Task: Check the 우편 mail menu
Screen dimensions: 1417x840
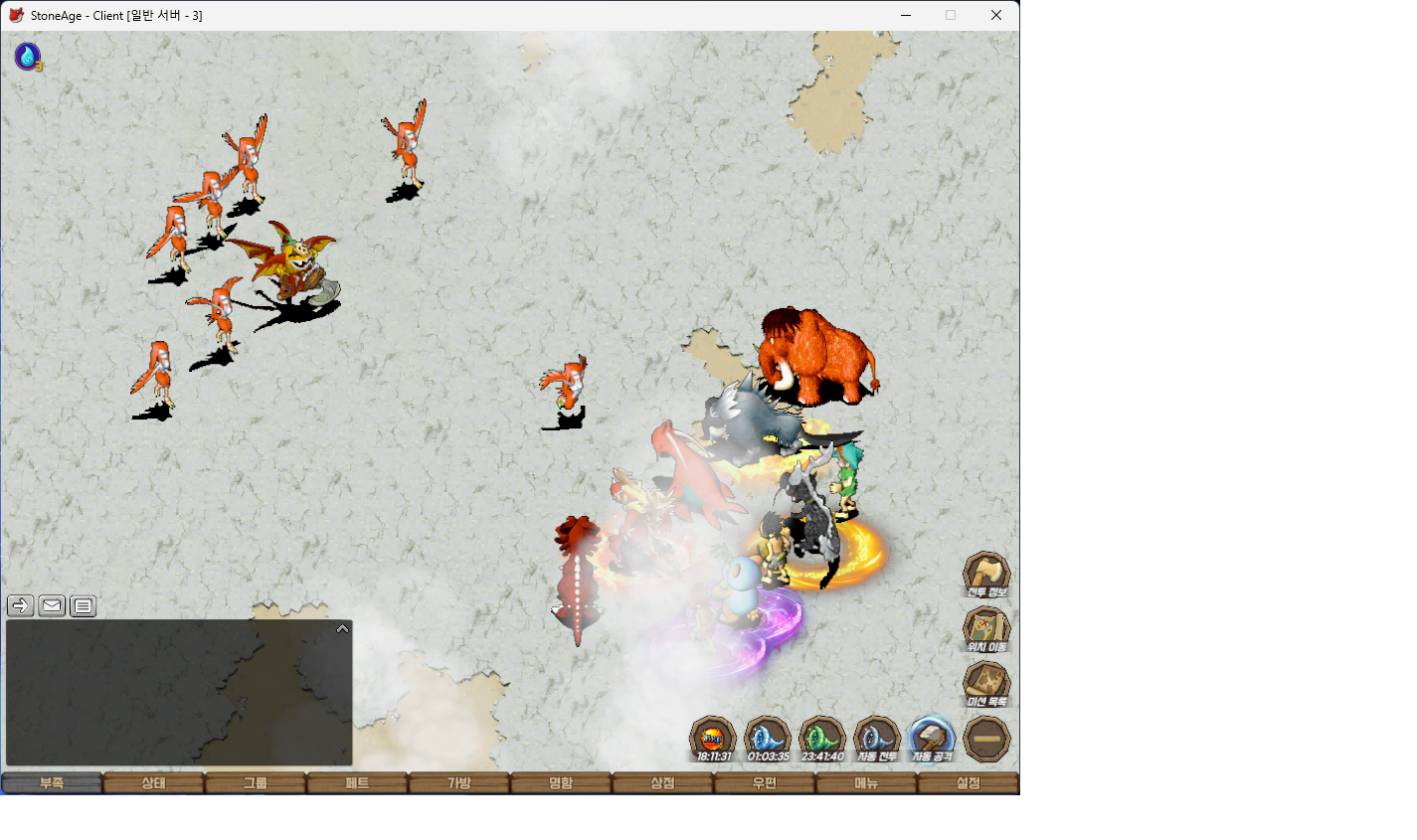Action: pos(764,783)
